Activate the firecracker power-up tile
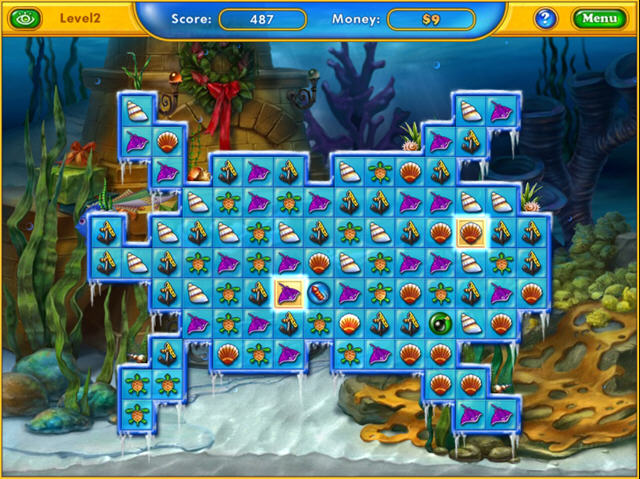The width and height of the screenshot is (640, 479). (x=319, y=293)
